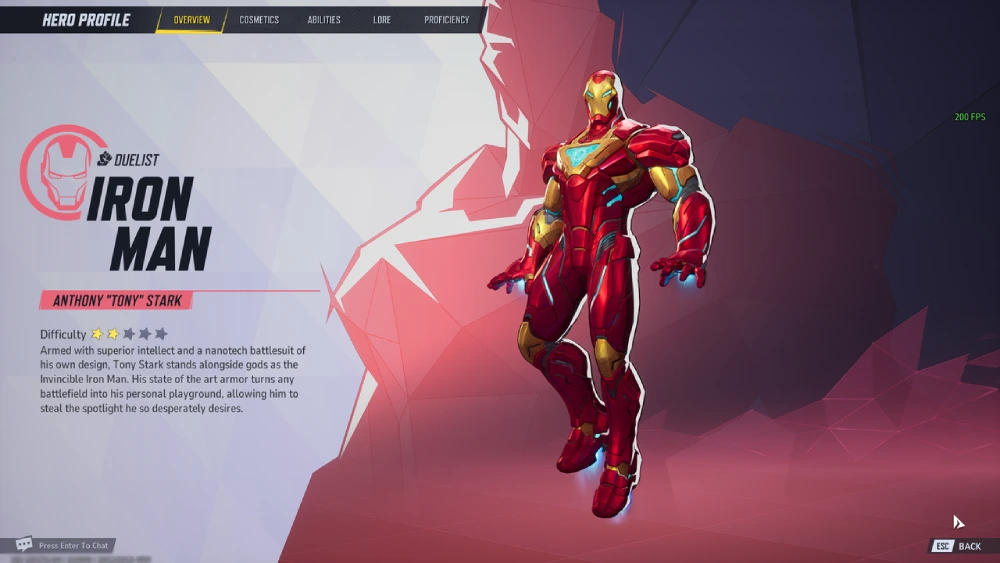1000x563 pixels.
Task: View the Proficiency tab
Action: [446, 20]
